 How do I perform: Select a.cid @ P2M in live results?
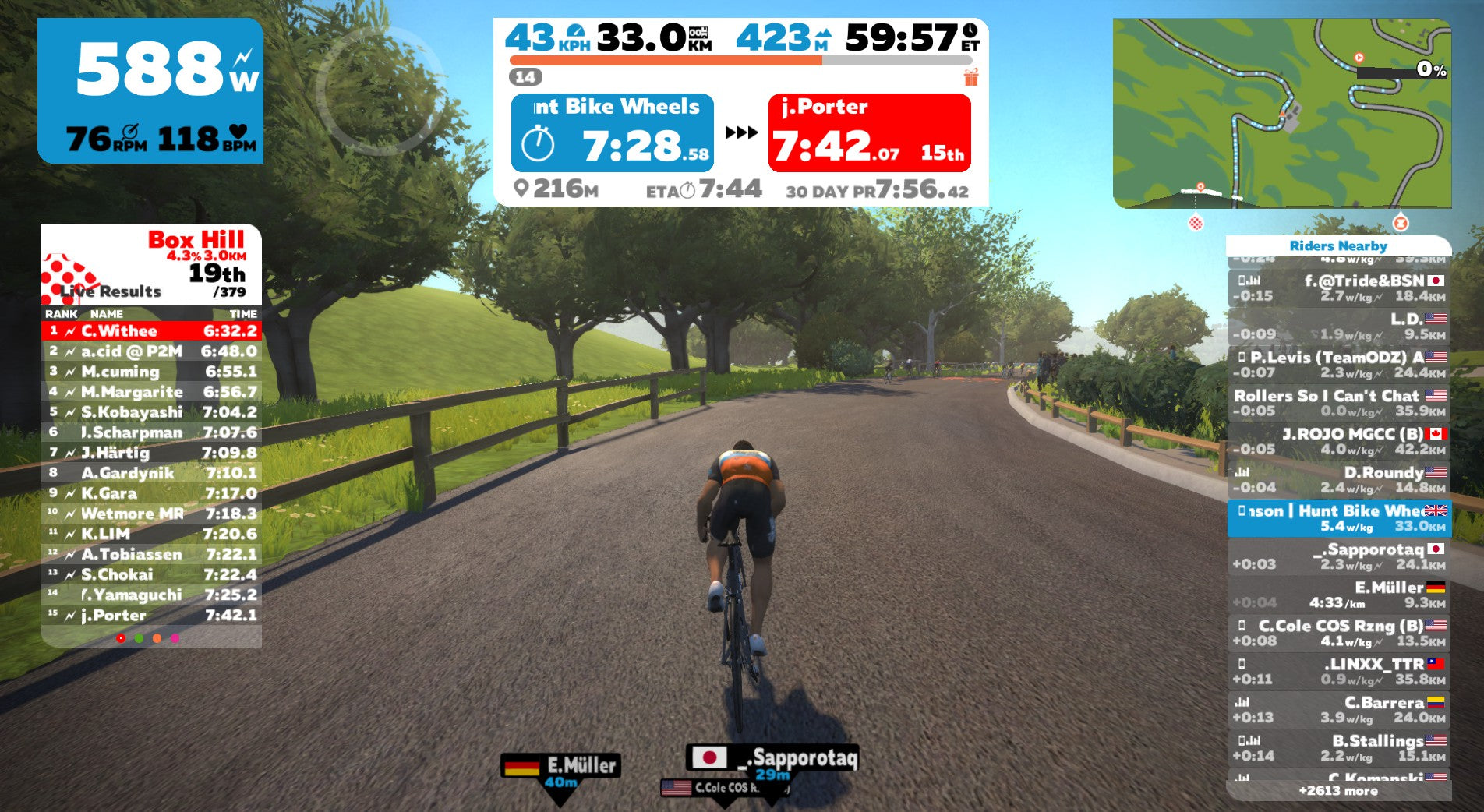tap(151, 351)
